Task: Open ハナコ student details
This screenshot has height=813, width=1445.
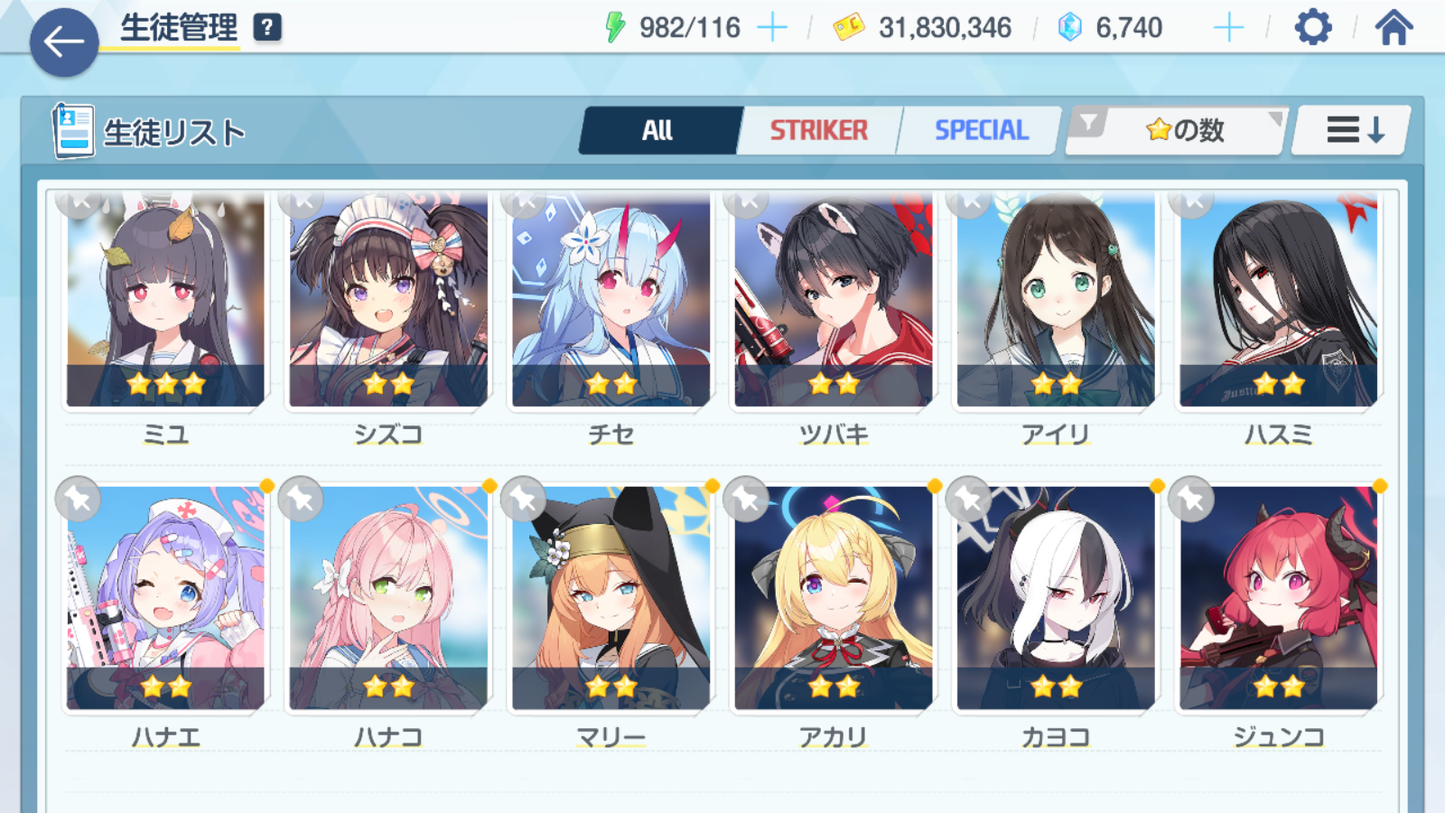Action: pyautogui.click(x=388, y=600)
